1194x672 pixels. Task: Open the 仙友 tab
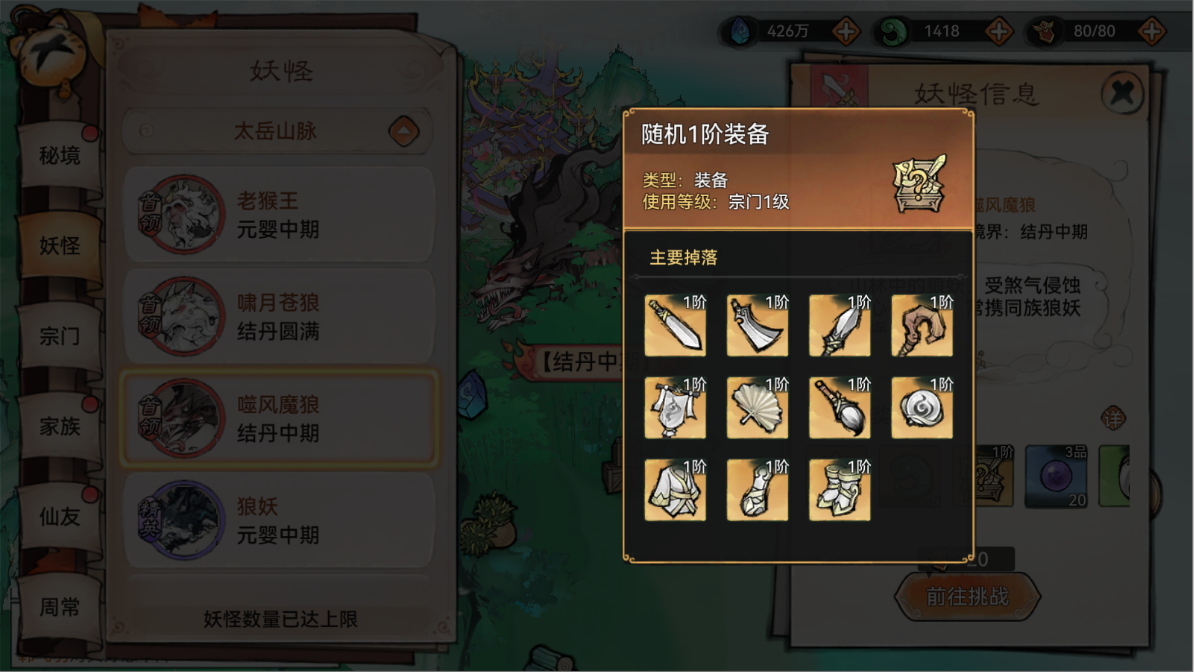tap(60, 516)
